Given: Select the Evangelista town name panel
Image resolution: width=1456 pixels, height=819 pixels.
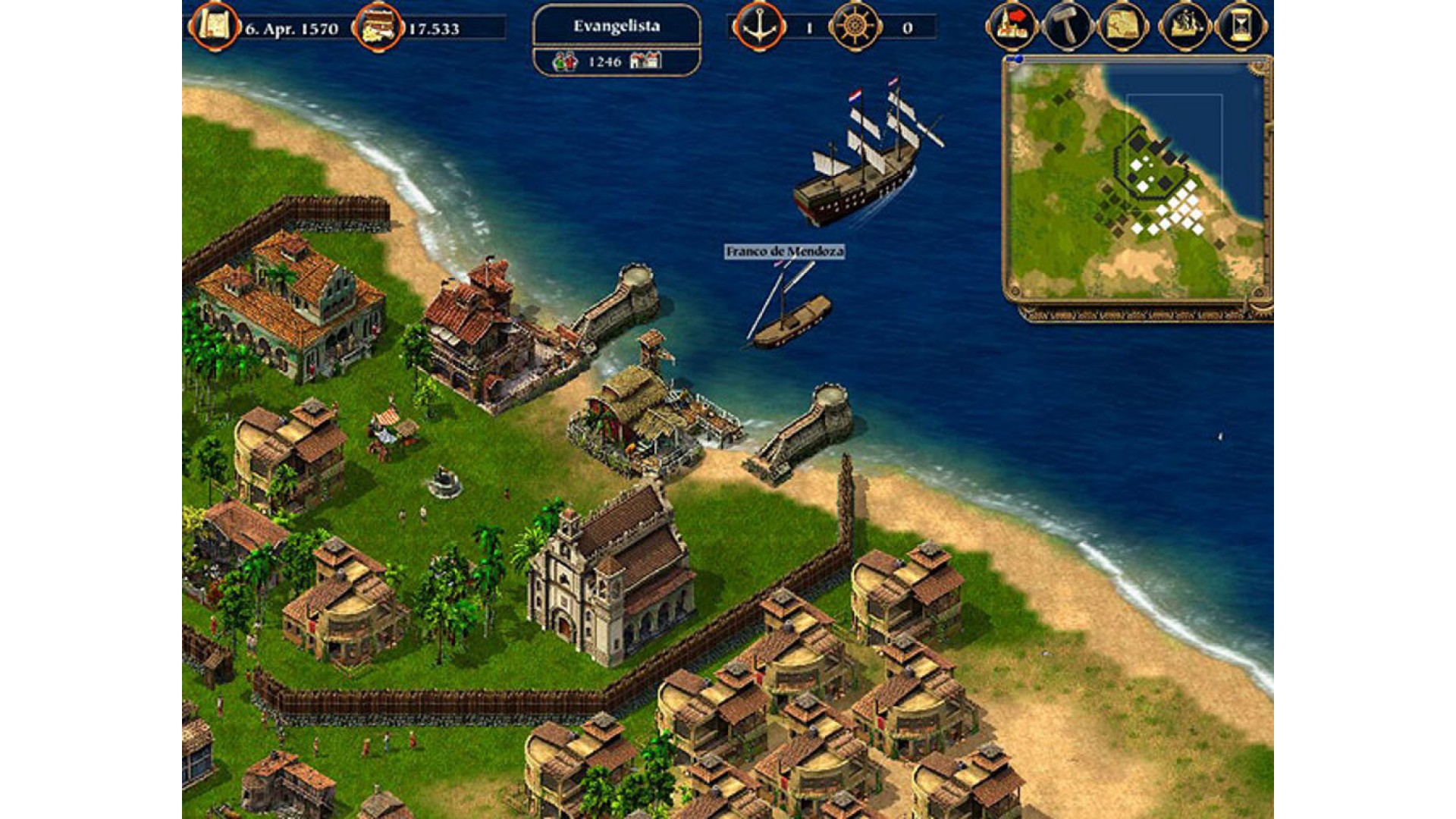Looking at the screenshot, I should point(616,27).
